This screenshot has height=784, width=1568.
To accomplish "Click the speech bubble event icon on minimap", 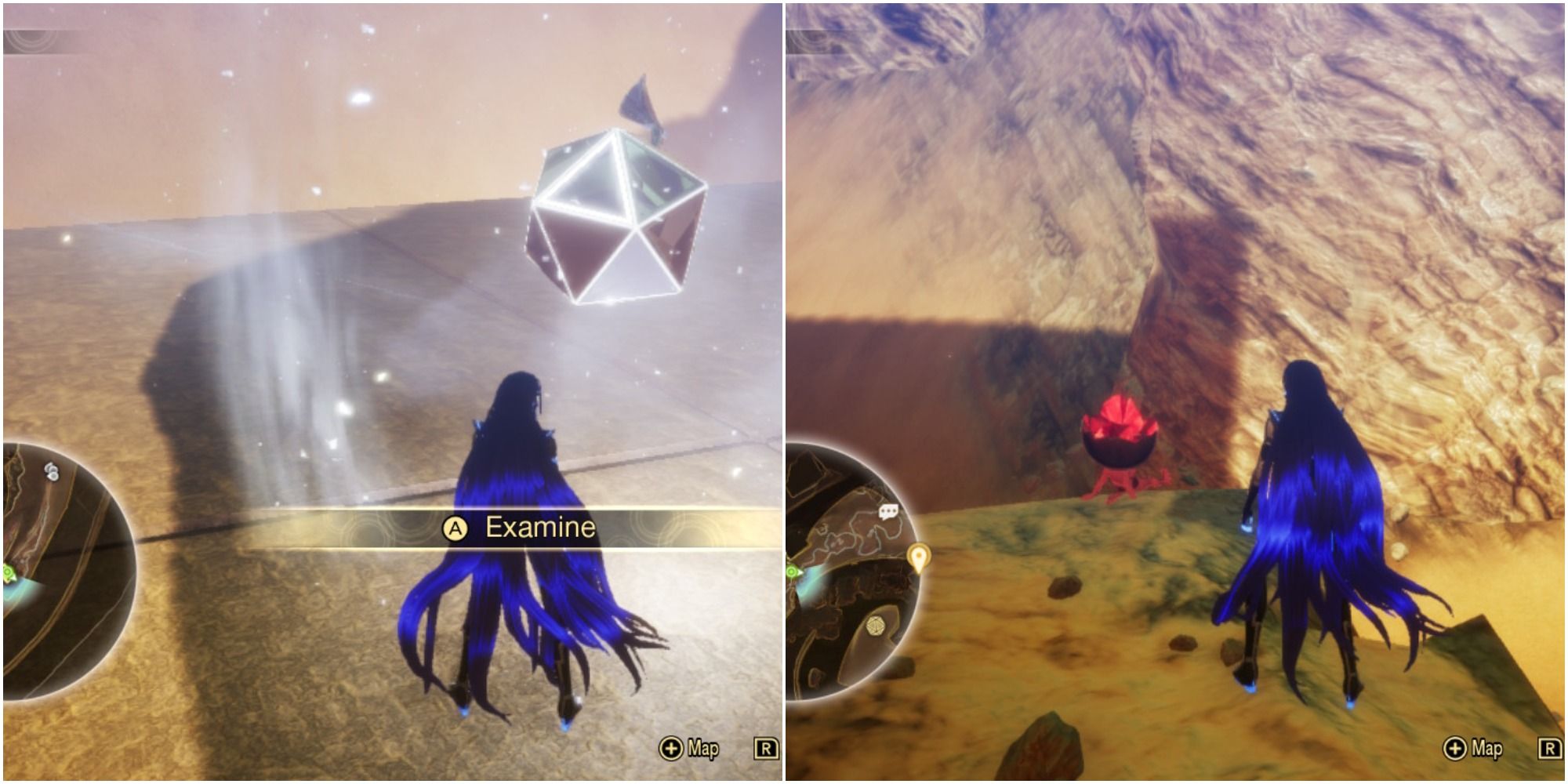I will 888,510.
